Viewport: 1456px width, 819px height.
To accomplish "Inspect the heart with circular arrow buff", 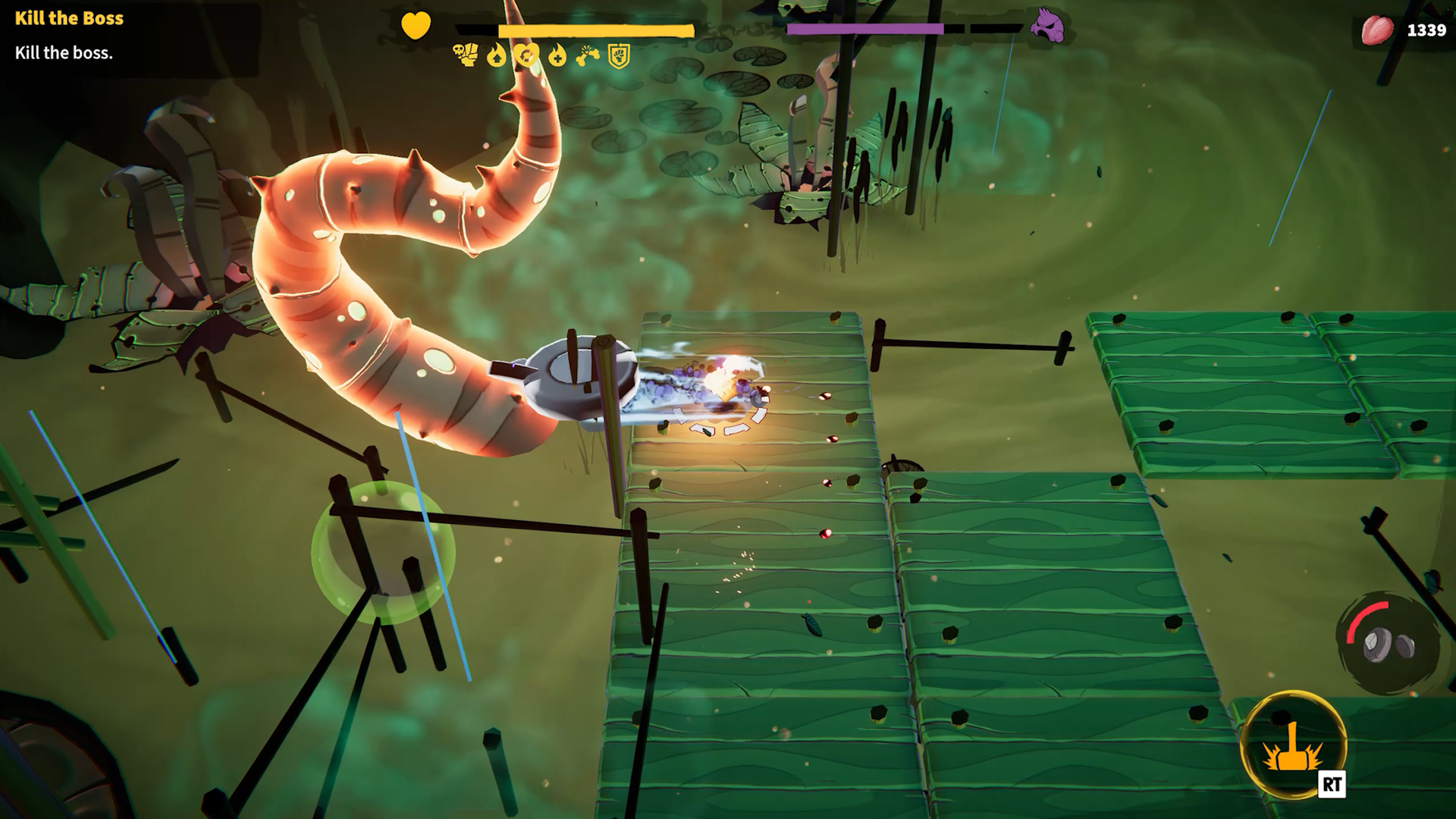I will (x=527, y=55).
